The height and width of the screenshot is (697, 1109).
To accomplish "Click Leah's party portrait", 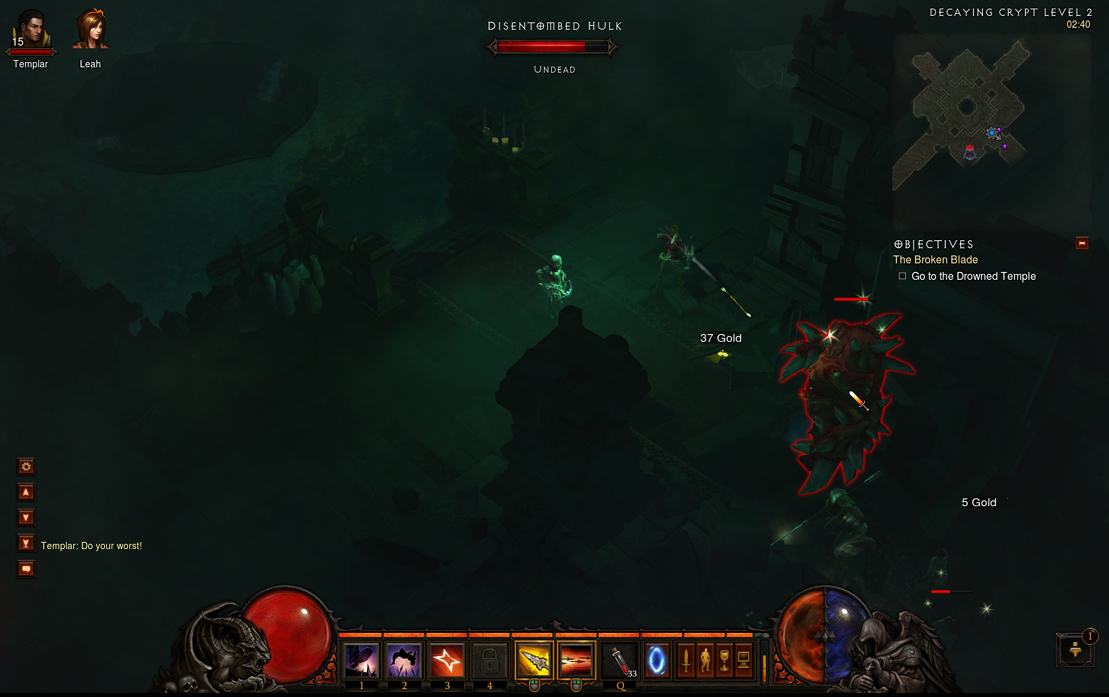I will [x=90, y=31].
